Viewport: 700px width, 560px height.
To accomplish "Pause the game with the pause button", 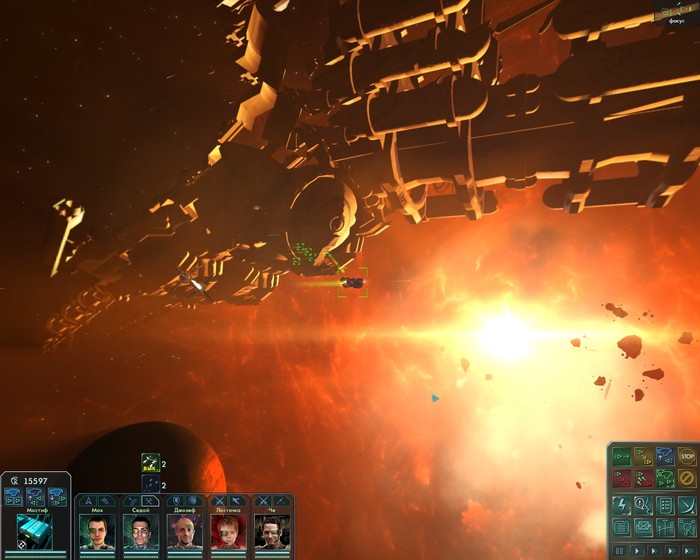I will [x=620, y=550].
